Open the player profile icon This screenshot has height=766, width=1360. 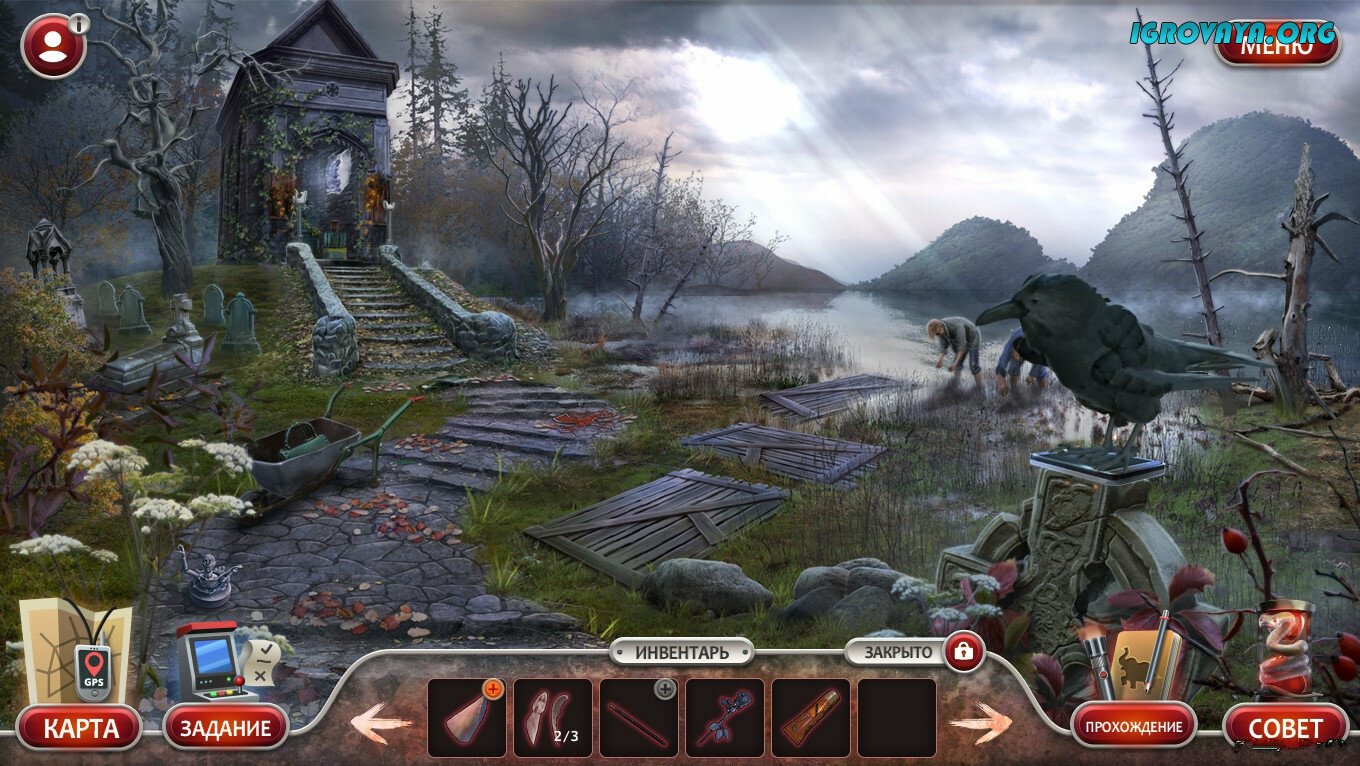tap(53, 45)
